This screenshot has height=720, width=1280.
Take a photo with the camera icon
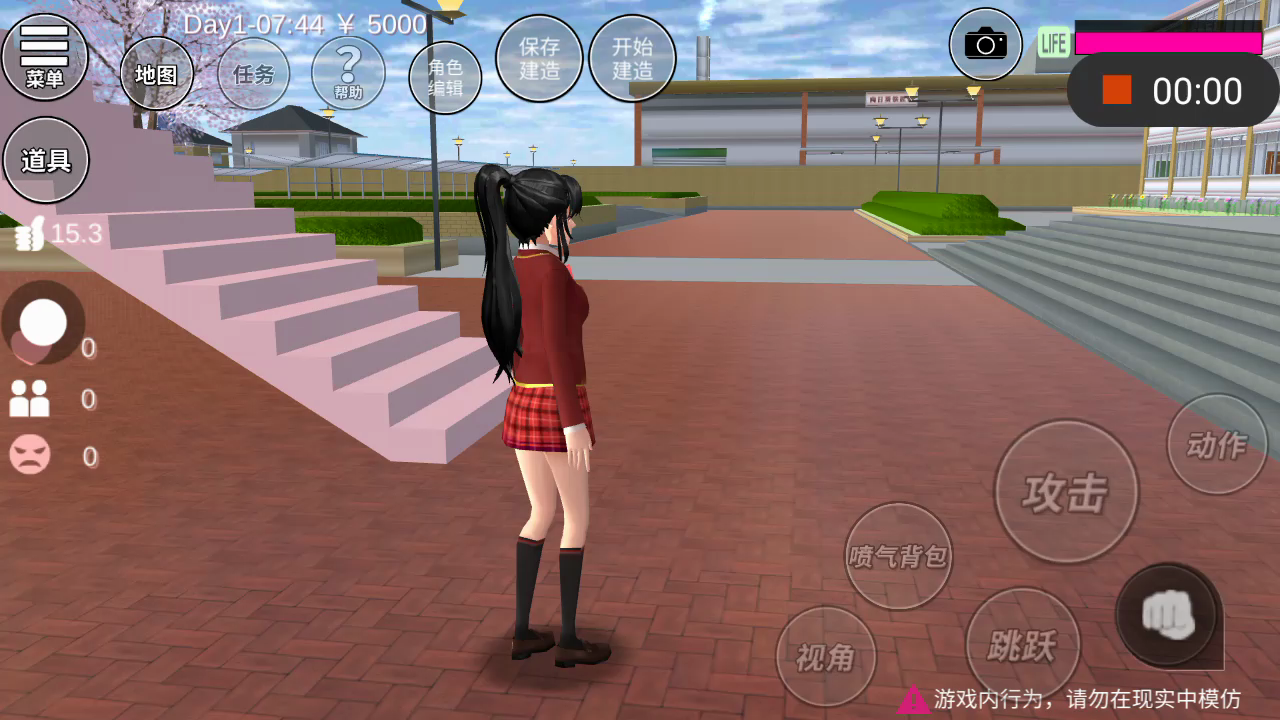pyautogui.click(x=985, y=44)
